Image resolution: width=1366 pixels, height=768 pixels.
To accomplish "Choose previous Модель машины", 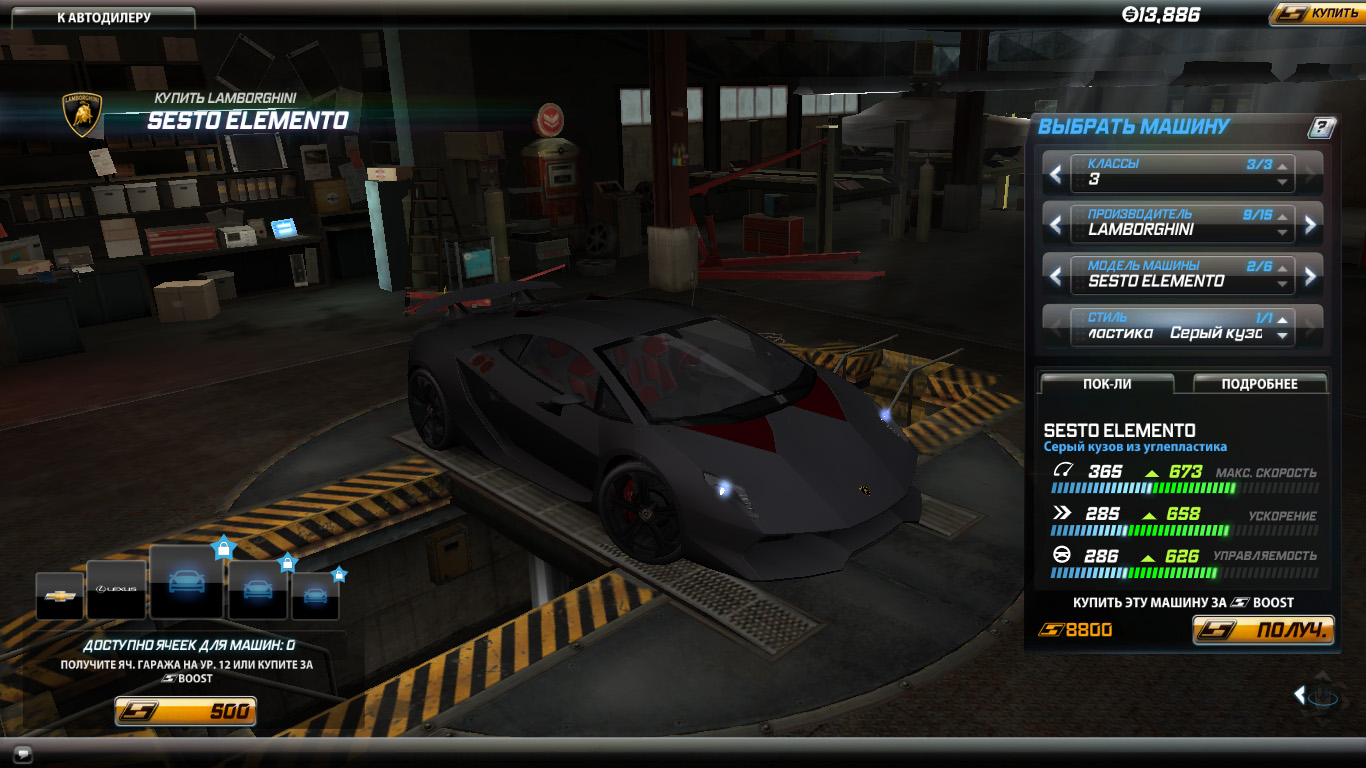I will point(1056,277).
